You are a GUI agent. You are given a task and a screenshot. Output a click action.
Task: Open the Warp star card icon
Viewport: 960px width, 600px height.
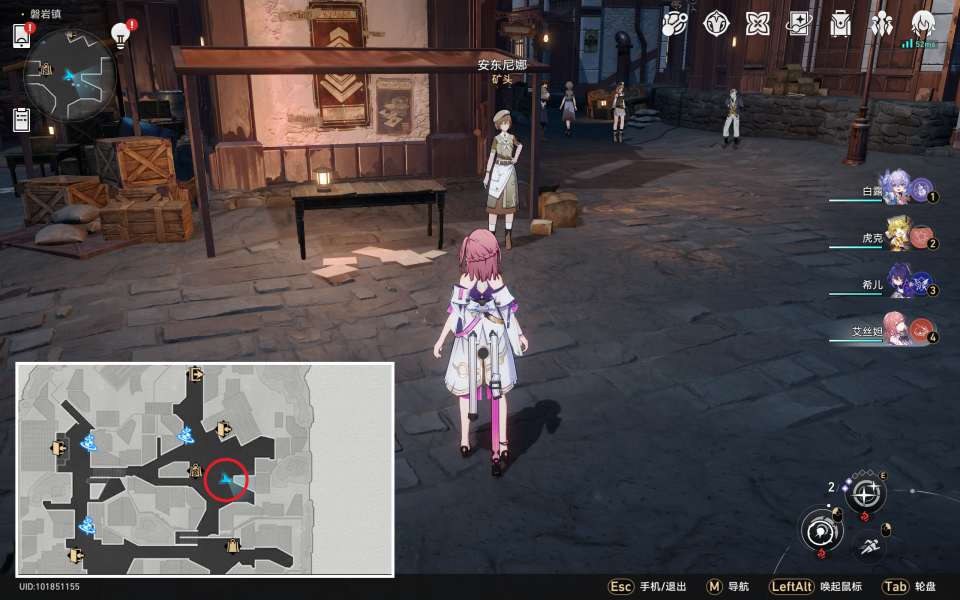(799, 23)
